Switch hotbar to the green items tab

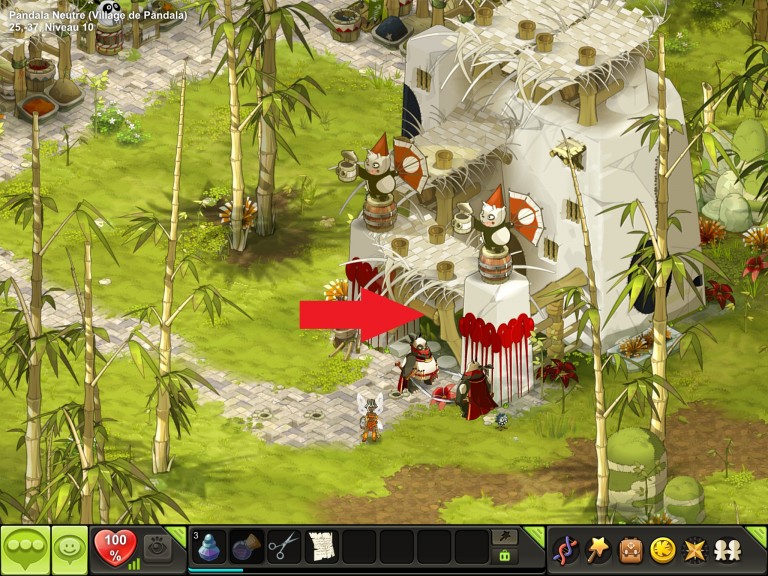(x=505, y=556)
